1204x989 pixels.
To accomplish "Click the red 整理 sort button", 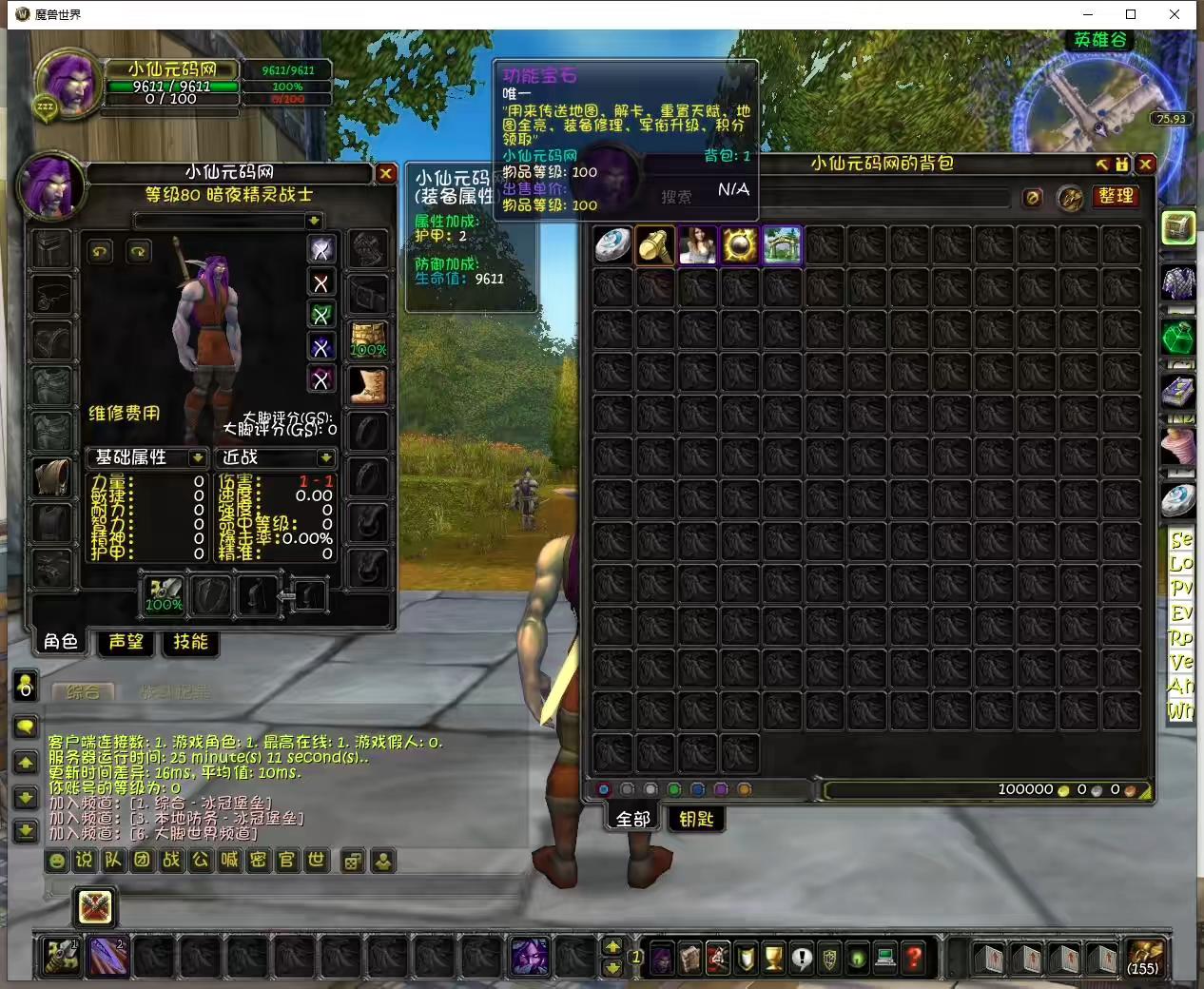I will (x=1115, y=196).
